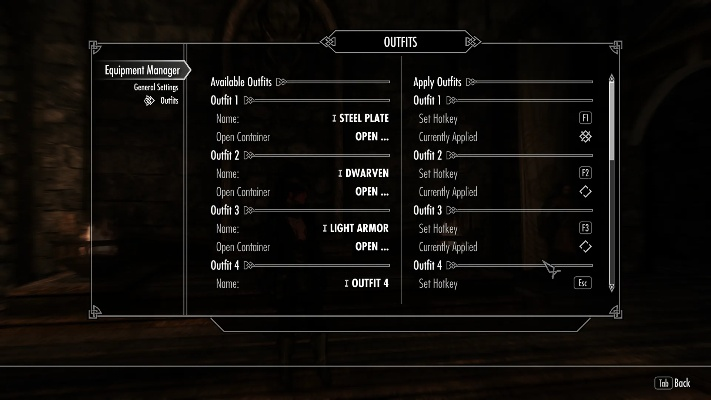
Task: Change the Light Armor outfit name
Action: pos(357,228)
